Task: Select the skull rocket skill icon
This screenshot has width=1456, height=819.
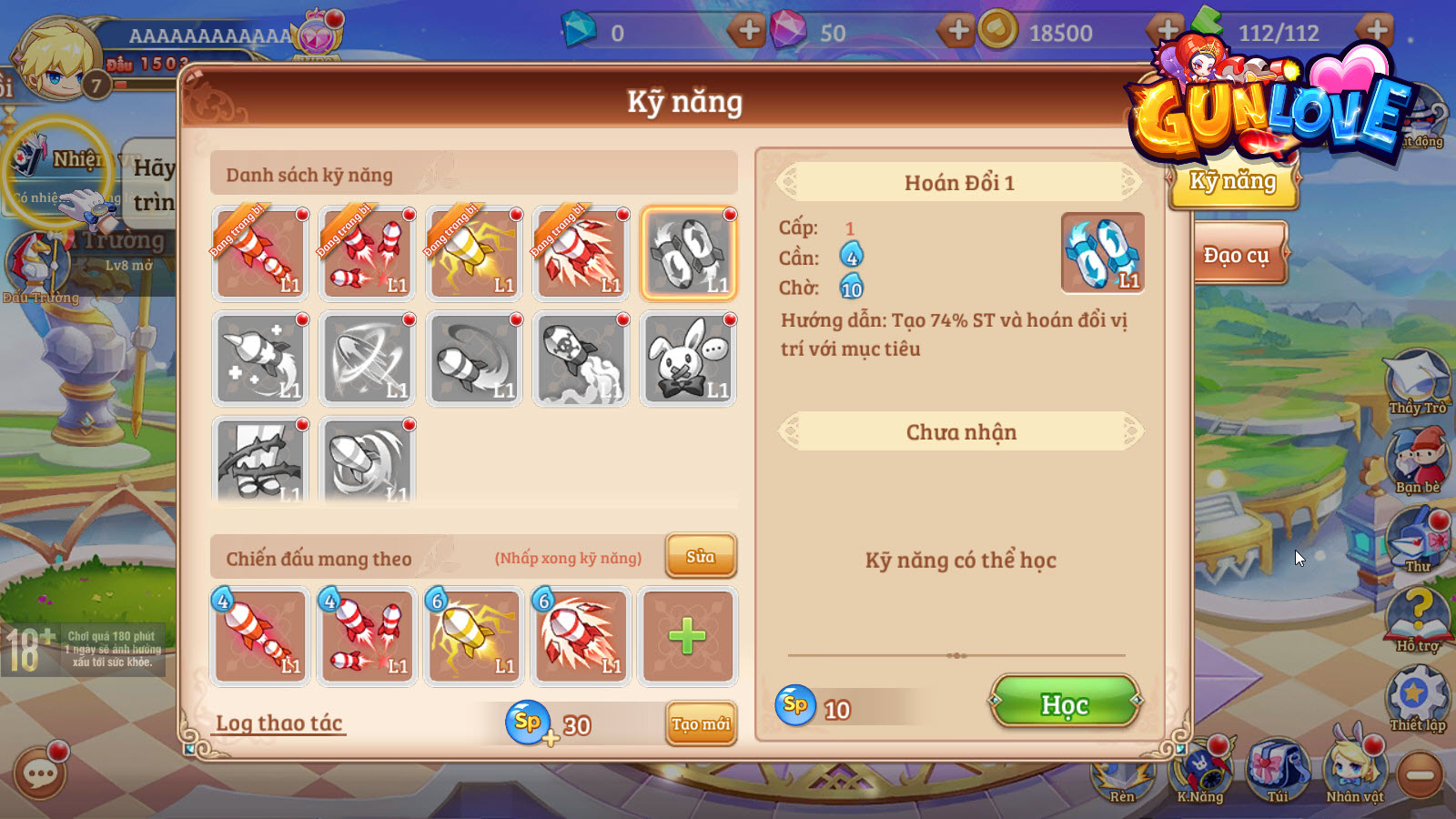Action: point(581,359)
